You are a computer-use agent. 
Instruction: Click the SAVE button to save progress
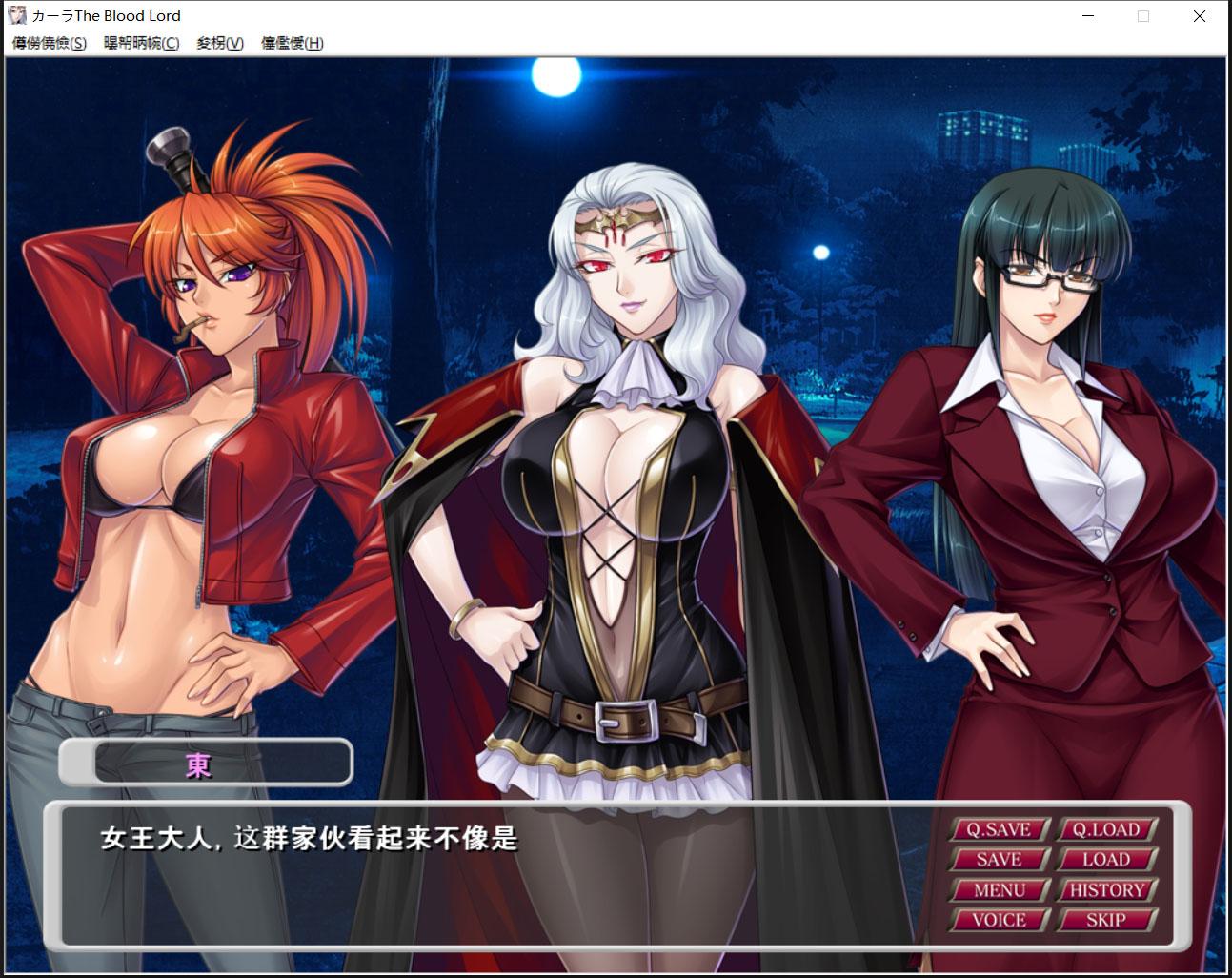tap(999, 860)
